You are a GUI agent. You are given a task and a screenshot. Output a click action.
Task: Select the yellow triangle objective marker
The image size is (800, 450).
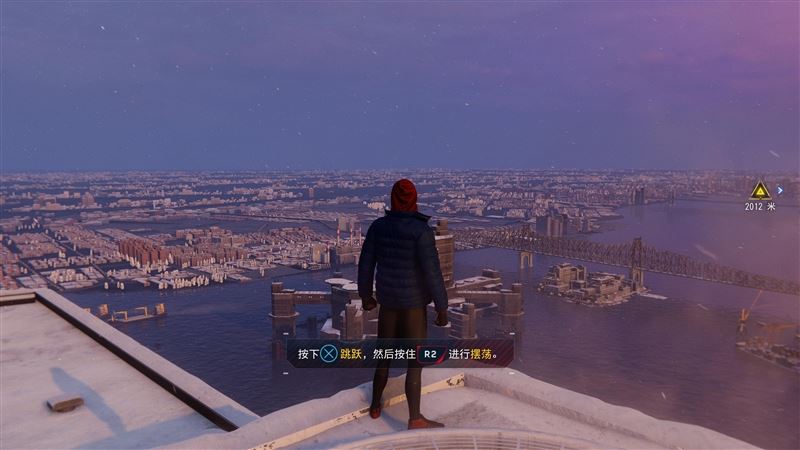click(760, 190)
